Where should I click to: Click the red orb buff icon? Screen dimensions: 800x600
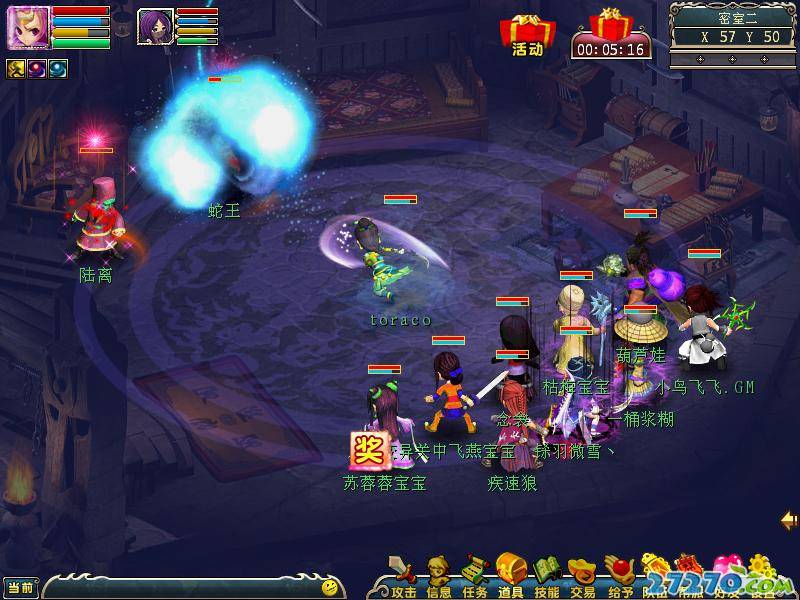[37, 68]
